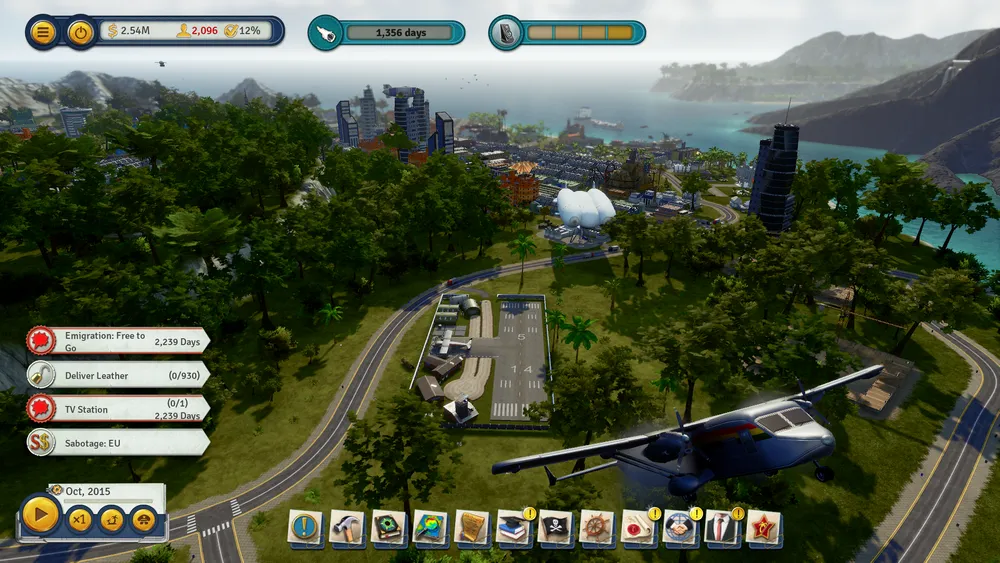Open the research graduation cap menu
The width and height of the screenshot is (1000, 563).
pos(513,527)
